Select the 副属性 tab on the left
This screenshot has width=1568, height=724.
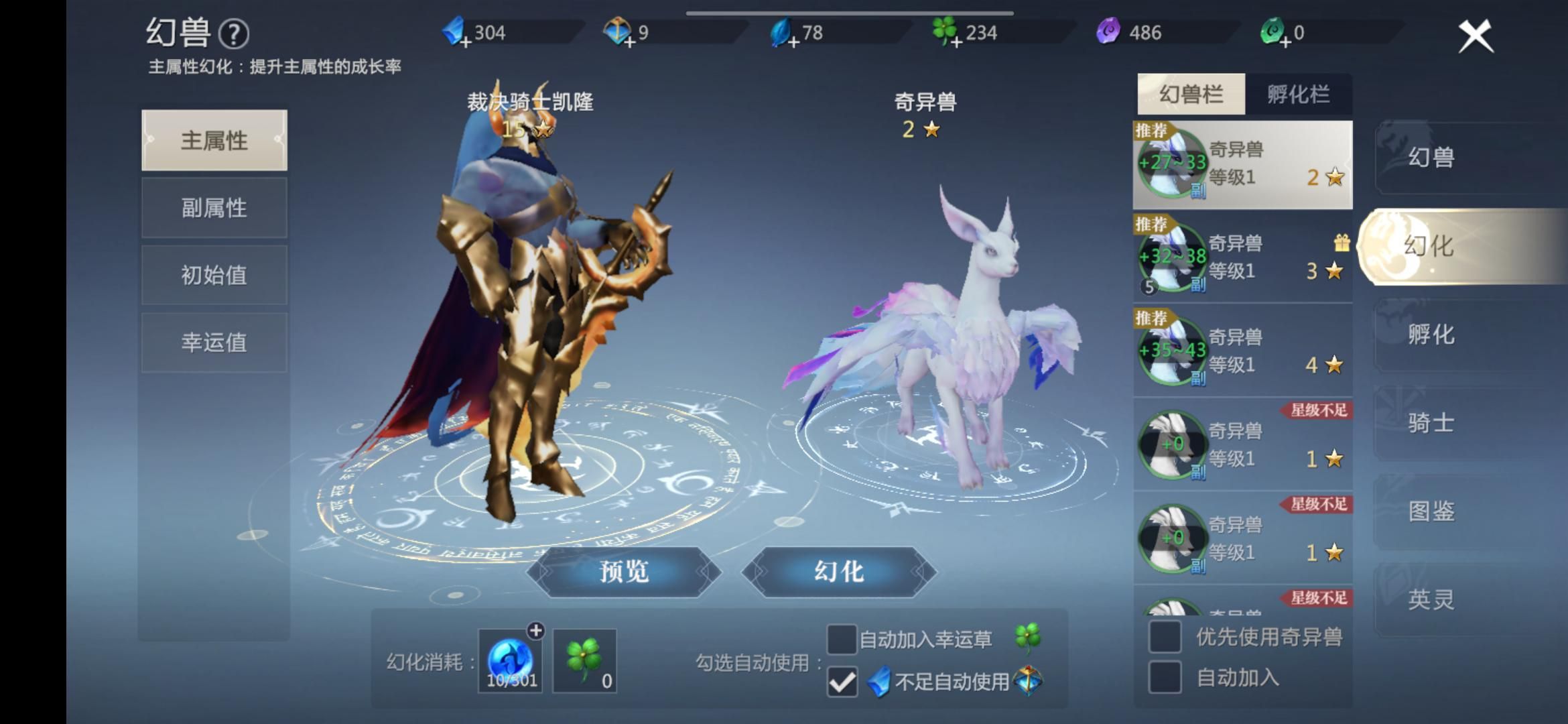coord(214,208)
